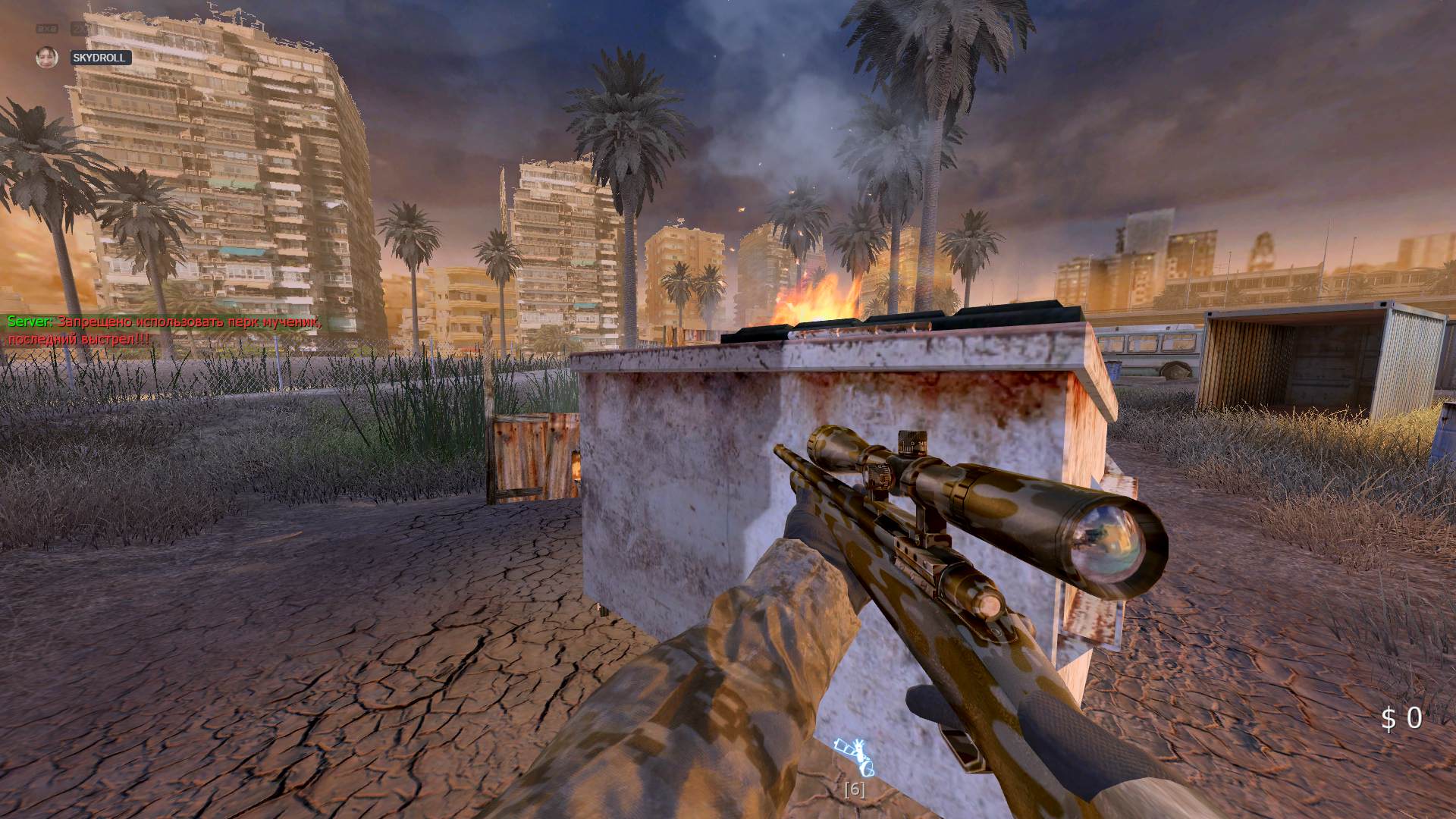Image resolution: width=1456 pixels, height=819 pixels.
Task: Click the second faded badge beside 2x2
Action: pyautogui.click(x=80, y=28)
